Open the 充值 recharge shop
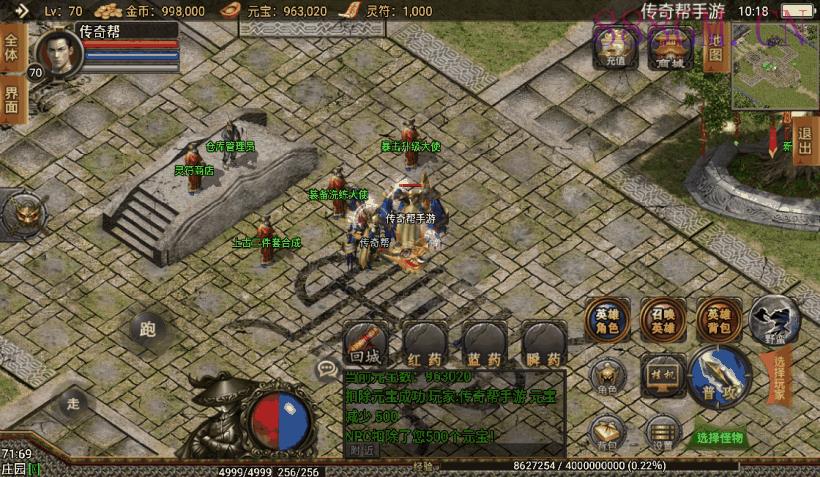 [615, 46]
